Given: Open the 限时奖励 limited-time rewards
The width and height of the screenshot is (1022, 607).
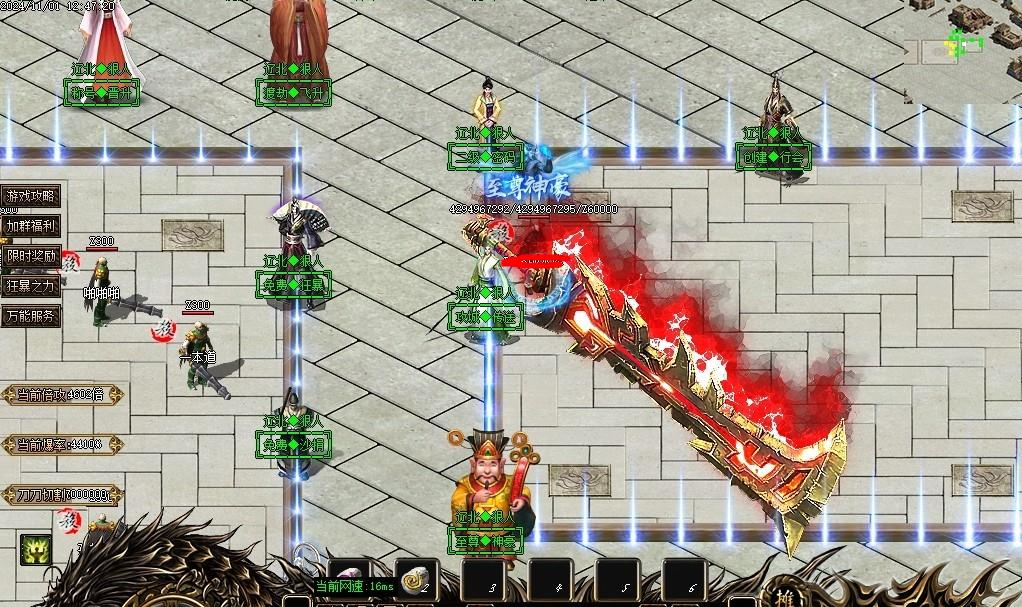Looking at the screenshot, I should [30, 256].
